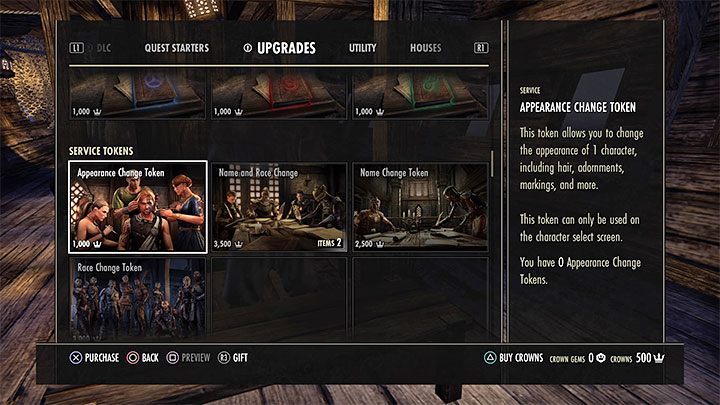Click the store list scrollbar

(492, 165)
